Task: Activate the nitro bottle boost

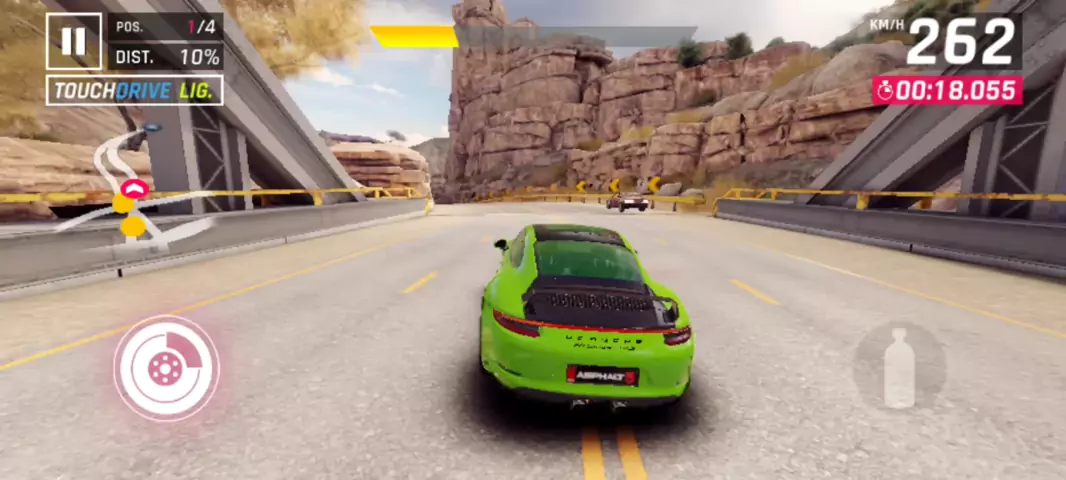Action: click(x=899, y=367)
